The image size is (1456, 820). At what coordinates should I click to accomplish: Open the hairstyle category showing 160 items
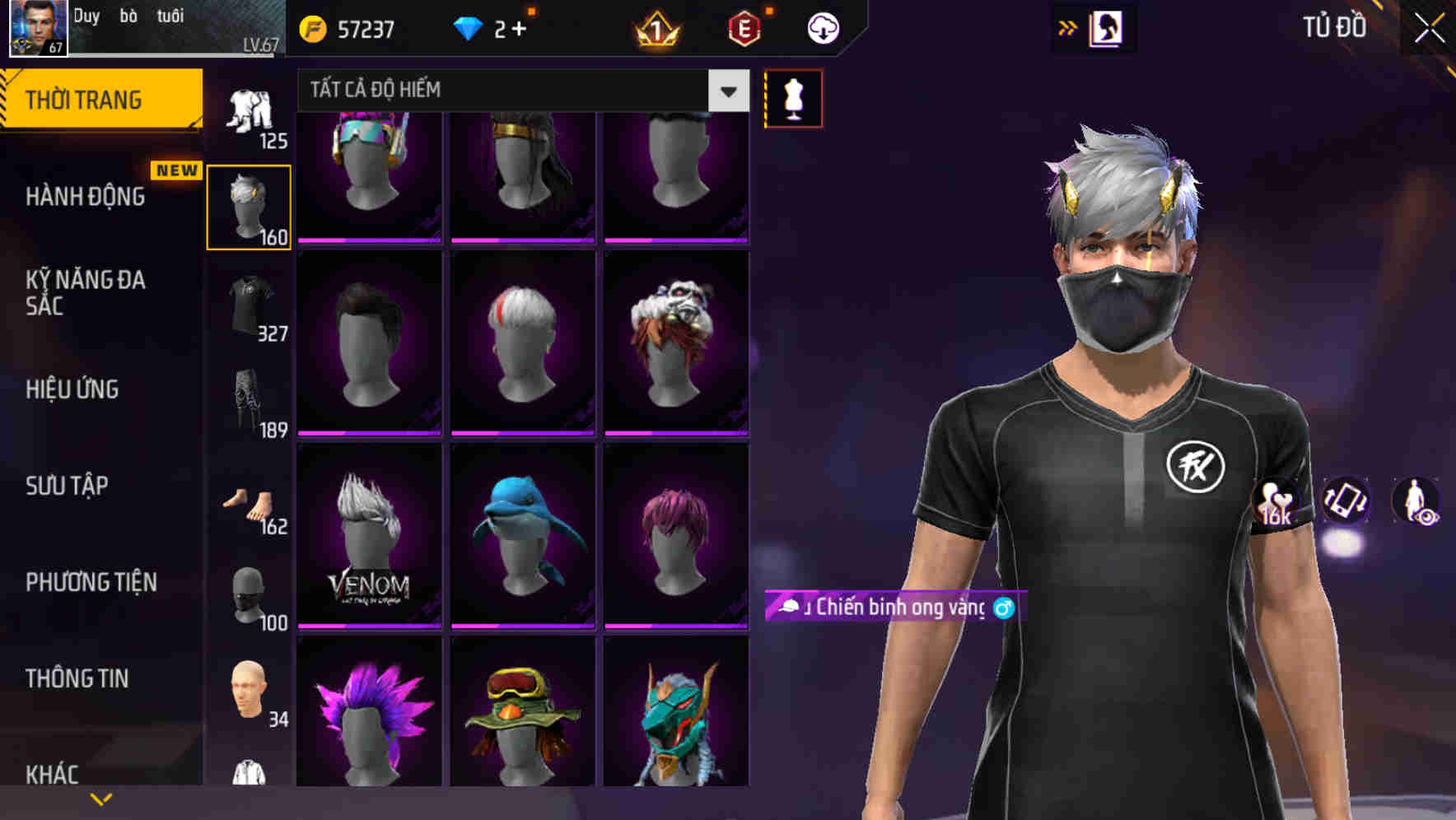pyautogui.click(x=249, y=204)
